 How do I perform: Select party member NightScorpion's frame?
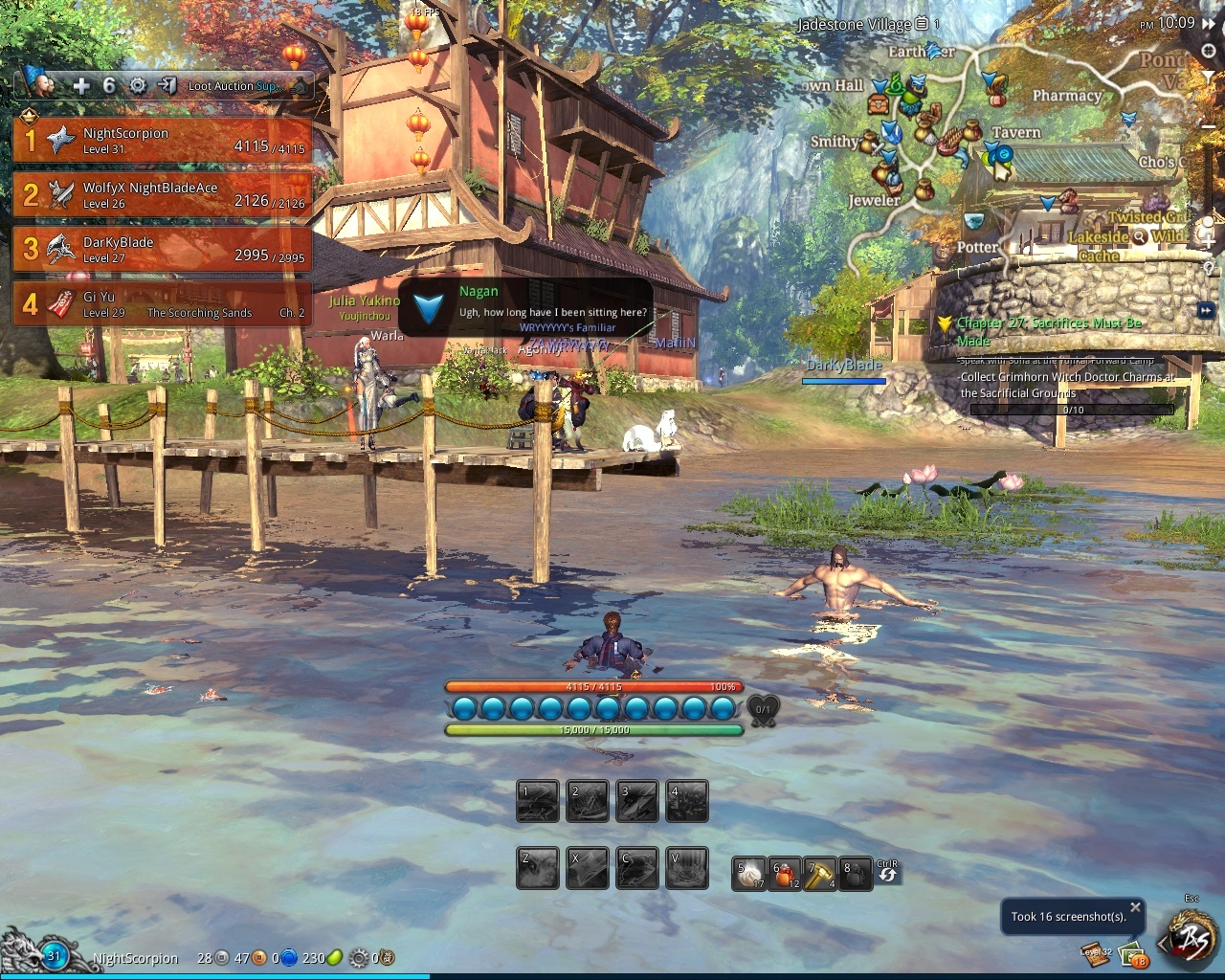click(x=163, y=141)
